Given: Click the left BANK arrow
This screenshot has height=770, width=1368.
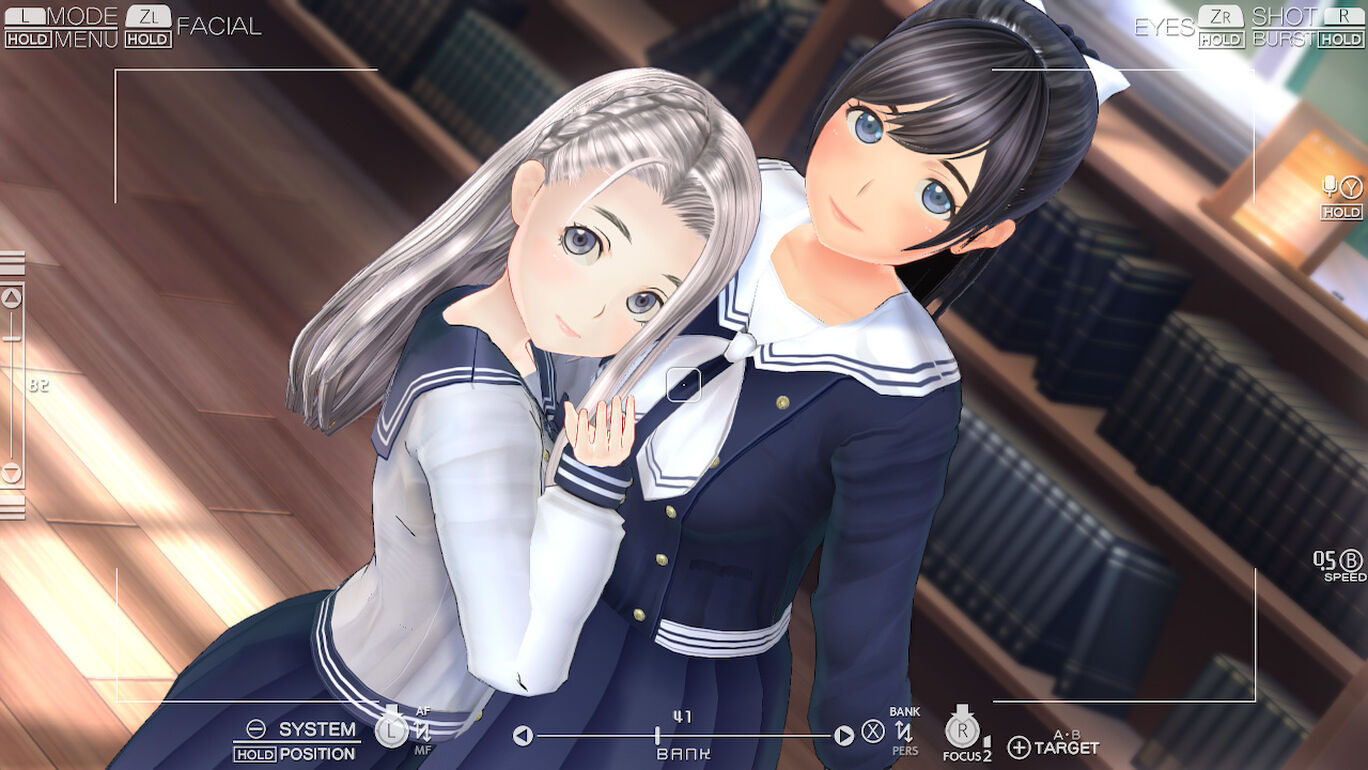Looking at the screenshot, I should [x=523, y=734].
